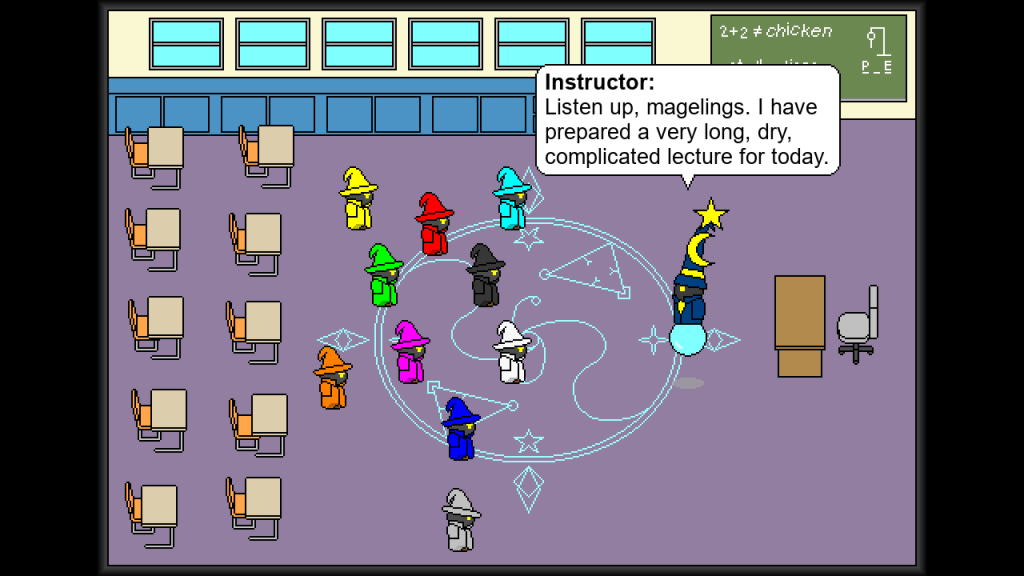Advance the Instructor's speech bubble dialogue

pos(688,121)
